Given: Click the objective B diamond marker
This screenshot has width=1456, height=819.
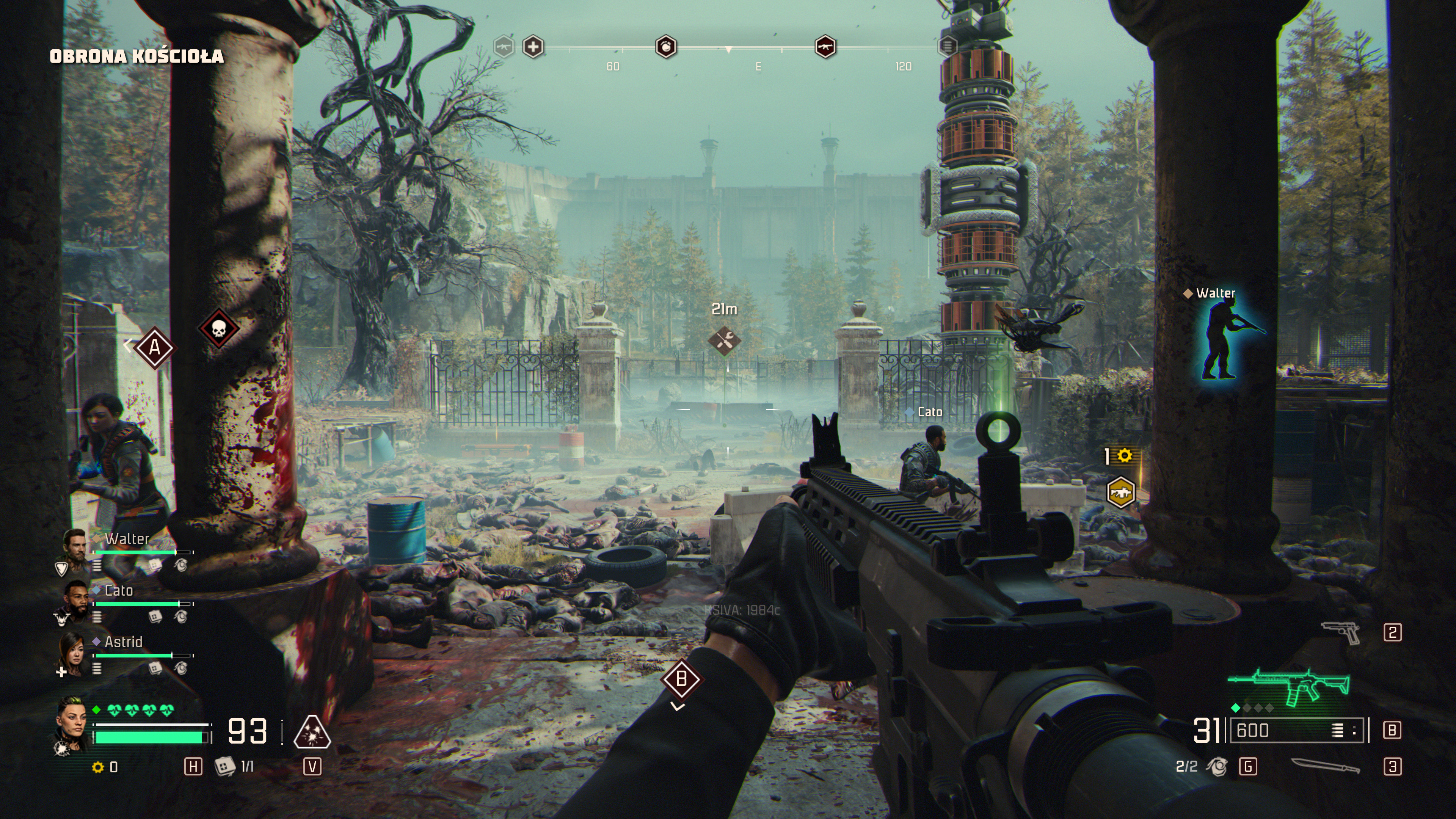Looking at the screenshot, I should point(681,678).
